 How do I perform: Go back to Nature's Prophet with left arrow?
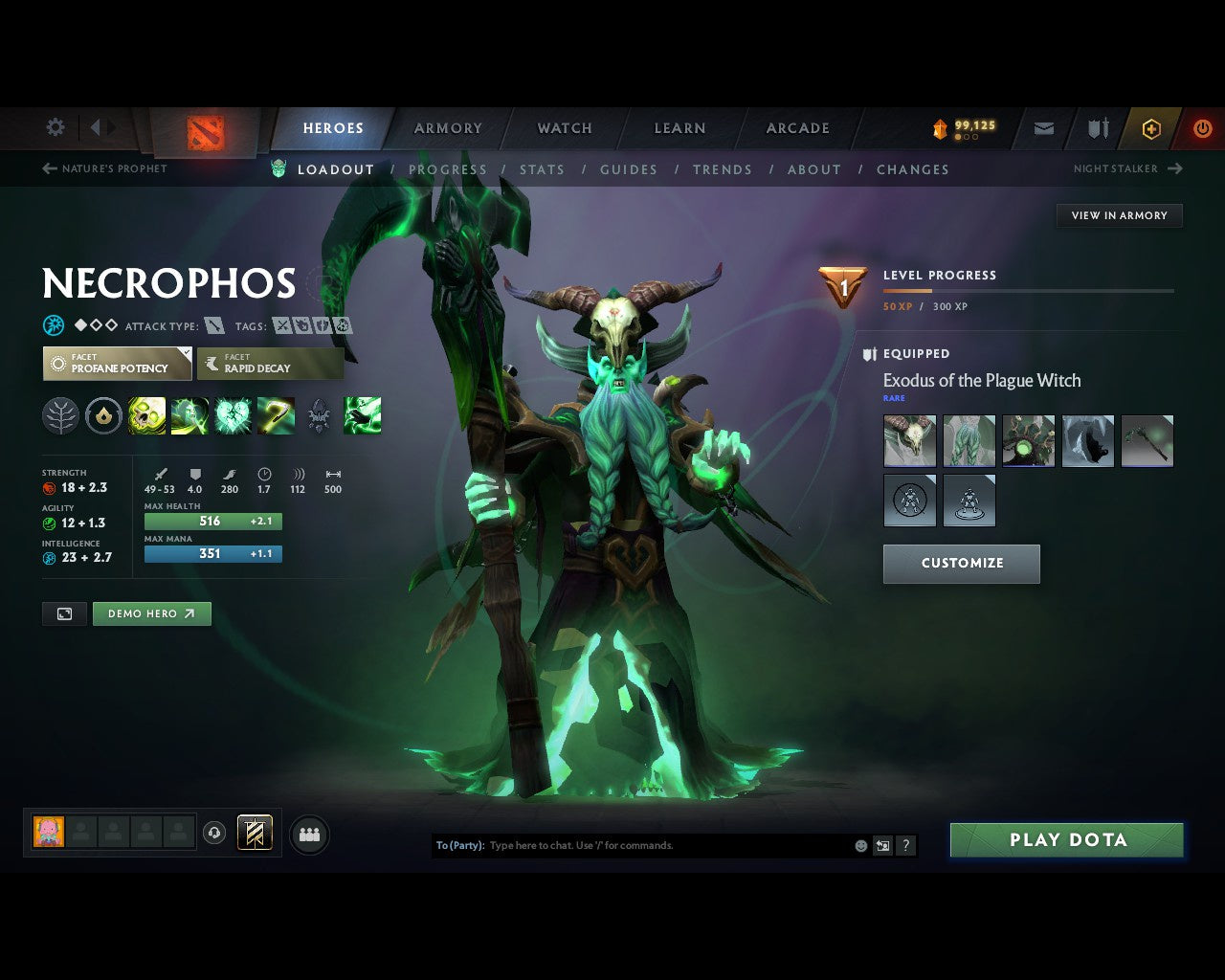[47, 168]
